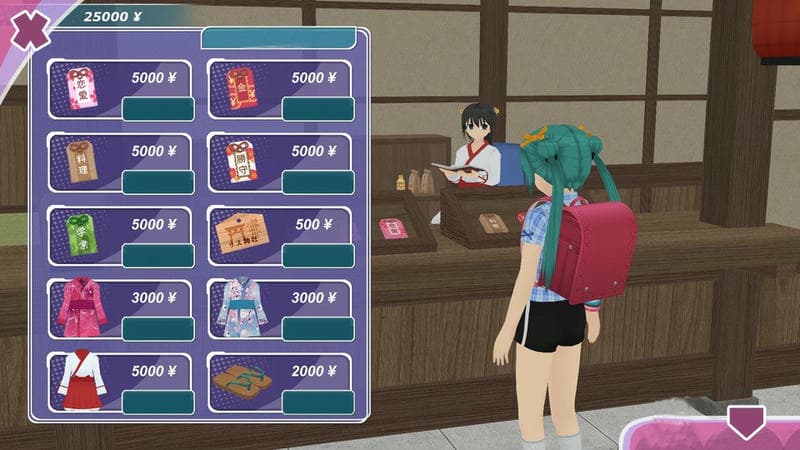Select the blue floral kimono

[x=318, y=329]
